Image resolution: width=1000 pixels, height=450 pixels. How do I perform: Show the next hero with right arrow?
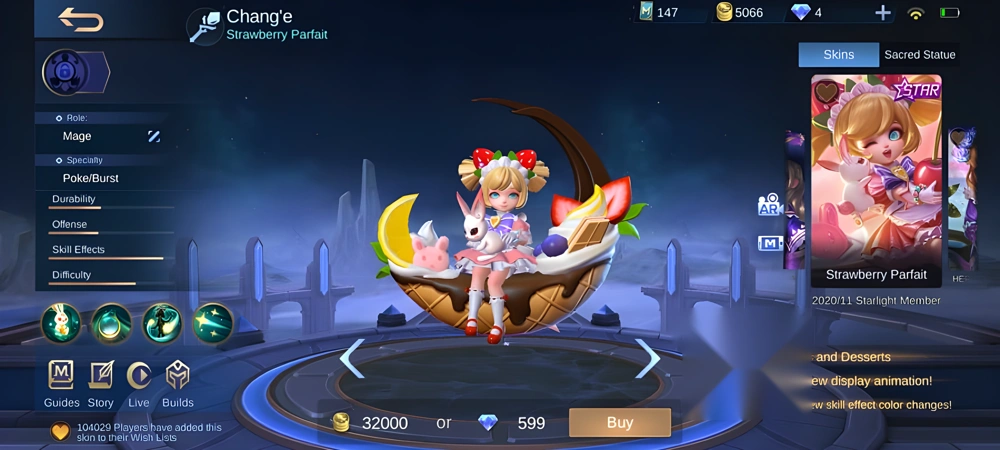coord(648,358)
